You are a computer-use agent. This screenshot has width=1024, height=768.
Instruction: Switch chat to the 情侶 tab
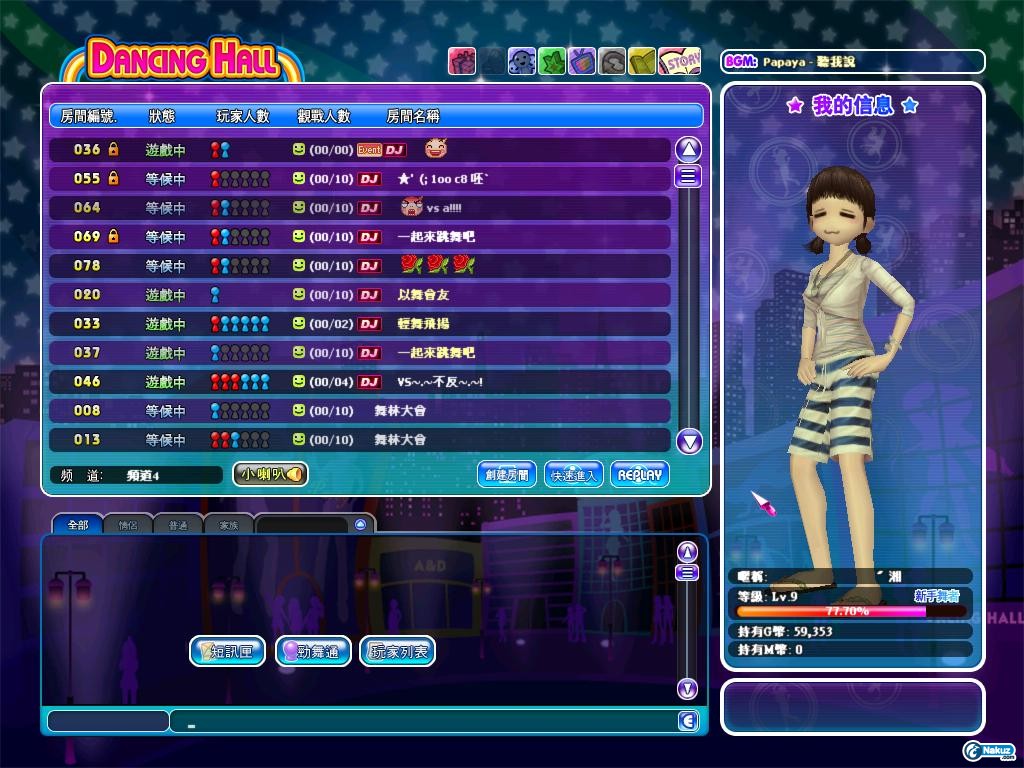(x=128, y=524)
